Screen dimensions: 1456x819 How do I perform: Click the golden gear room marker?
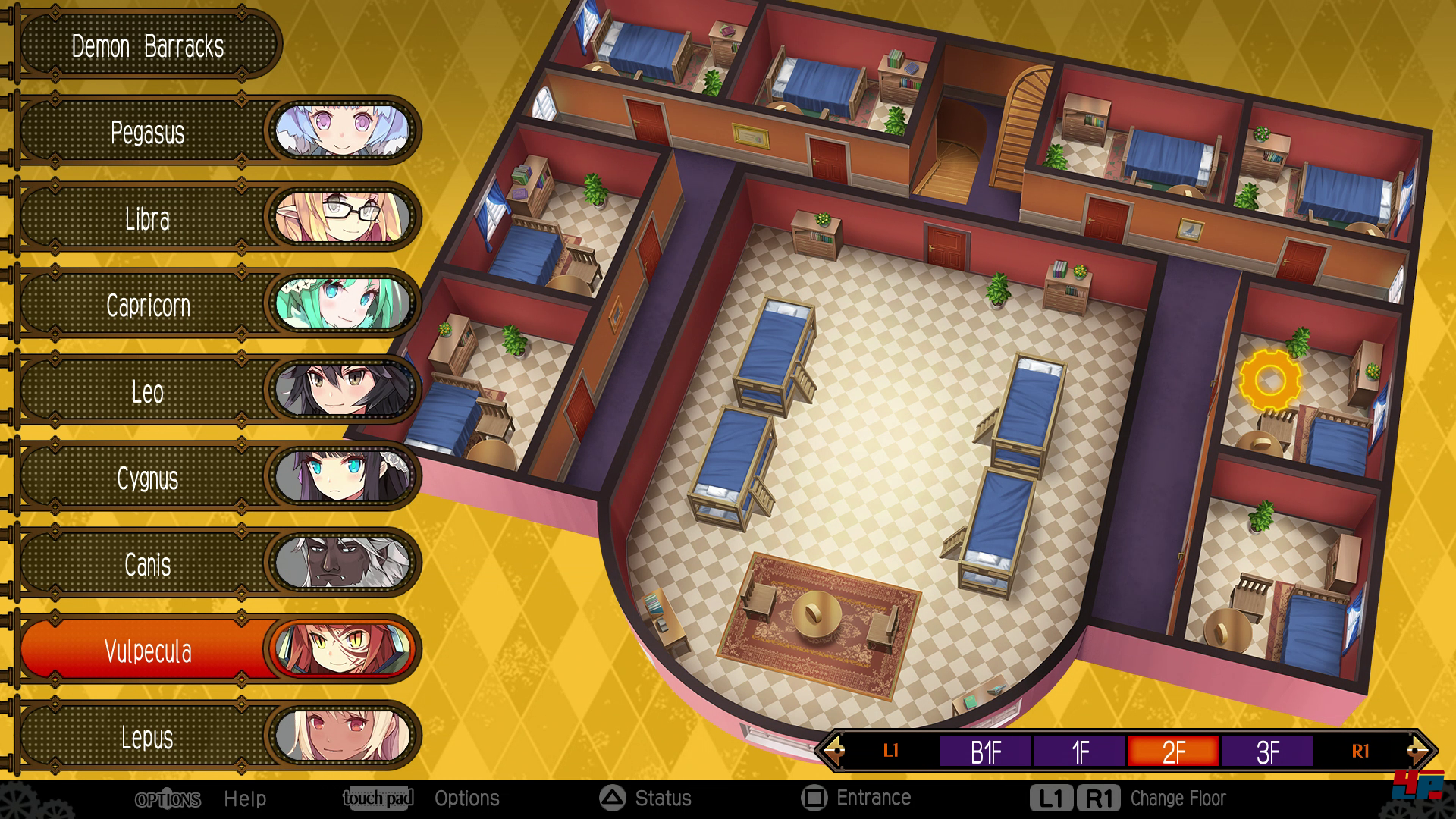tap(1270, 381)
